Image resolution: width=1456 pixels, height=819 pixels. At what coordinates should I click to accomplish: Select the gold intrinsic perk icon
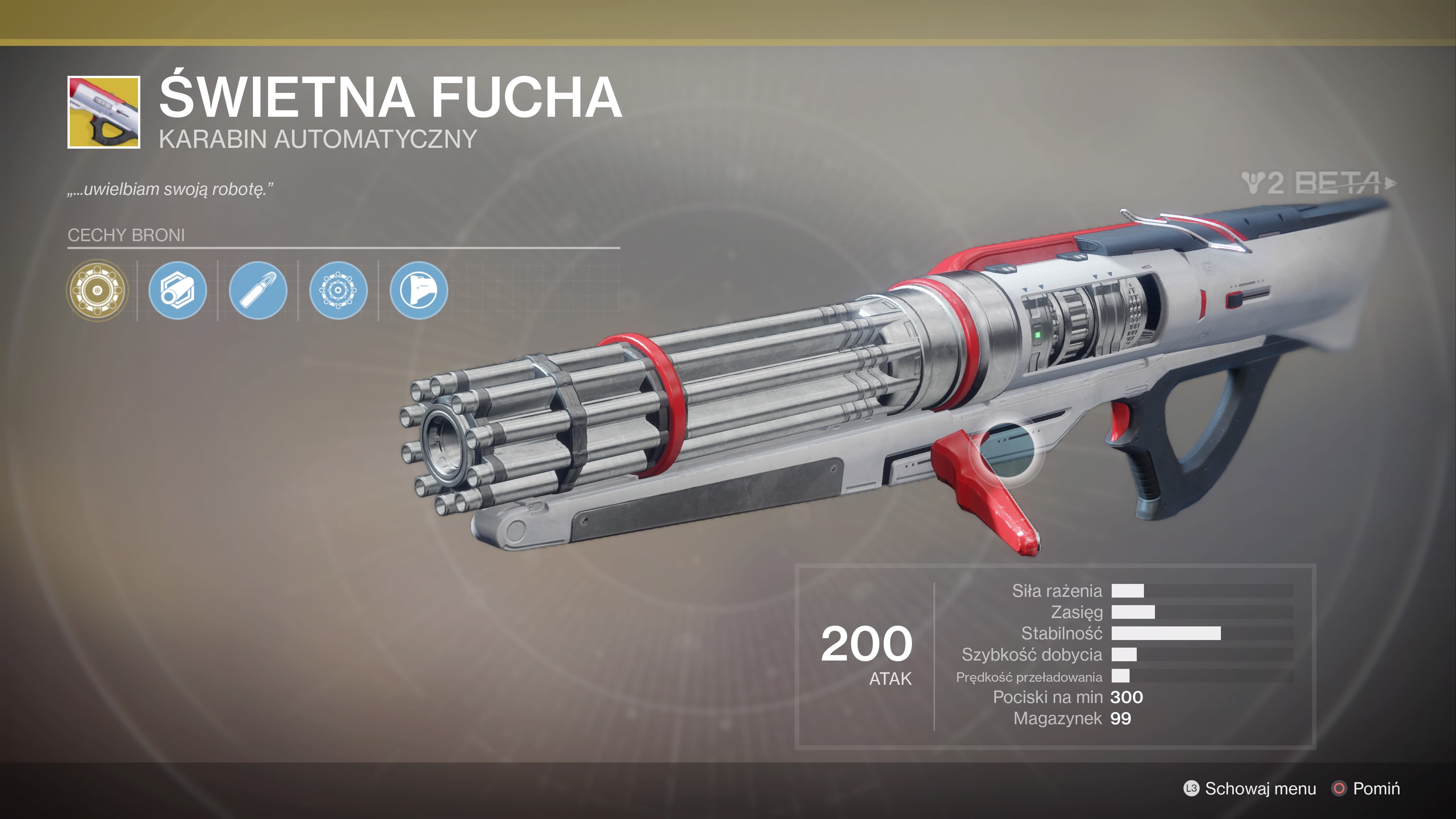coord(97,290)
